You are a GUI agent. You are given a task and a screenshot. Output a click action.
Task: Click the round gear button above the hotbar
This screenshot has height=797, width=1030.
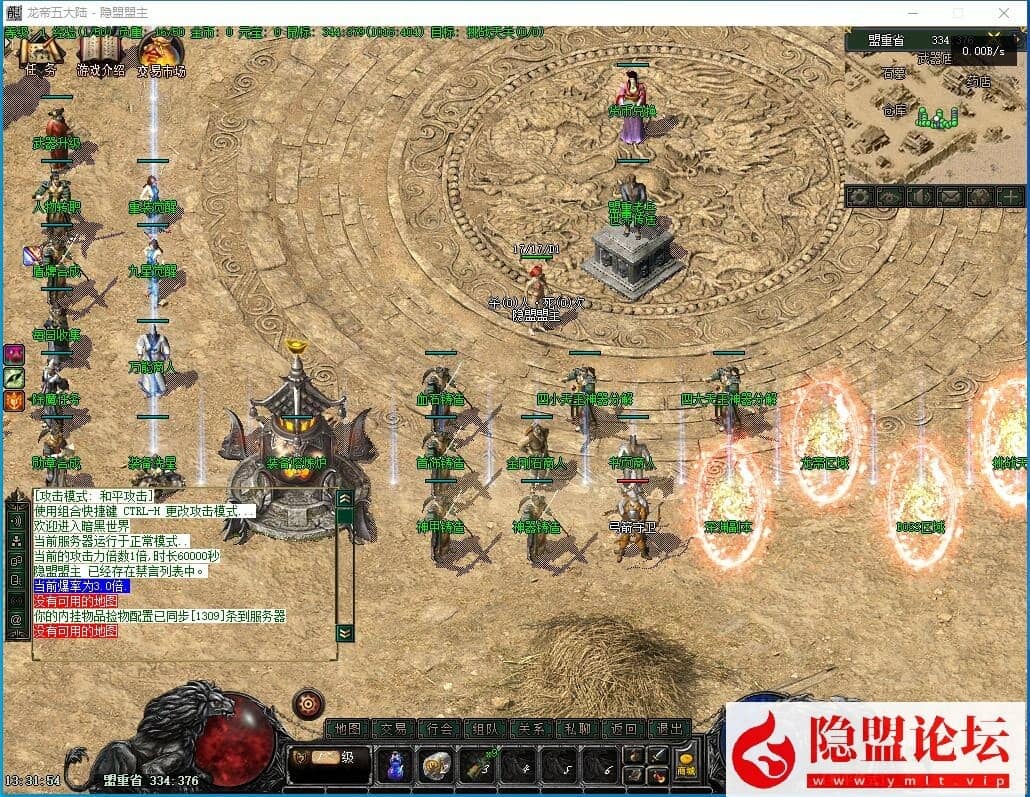pos(308,704)
